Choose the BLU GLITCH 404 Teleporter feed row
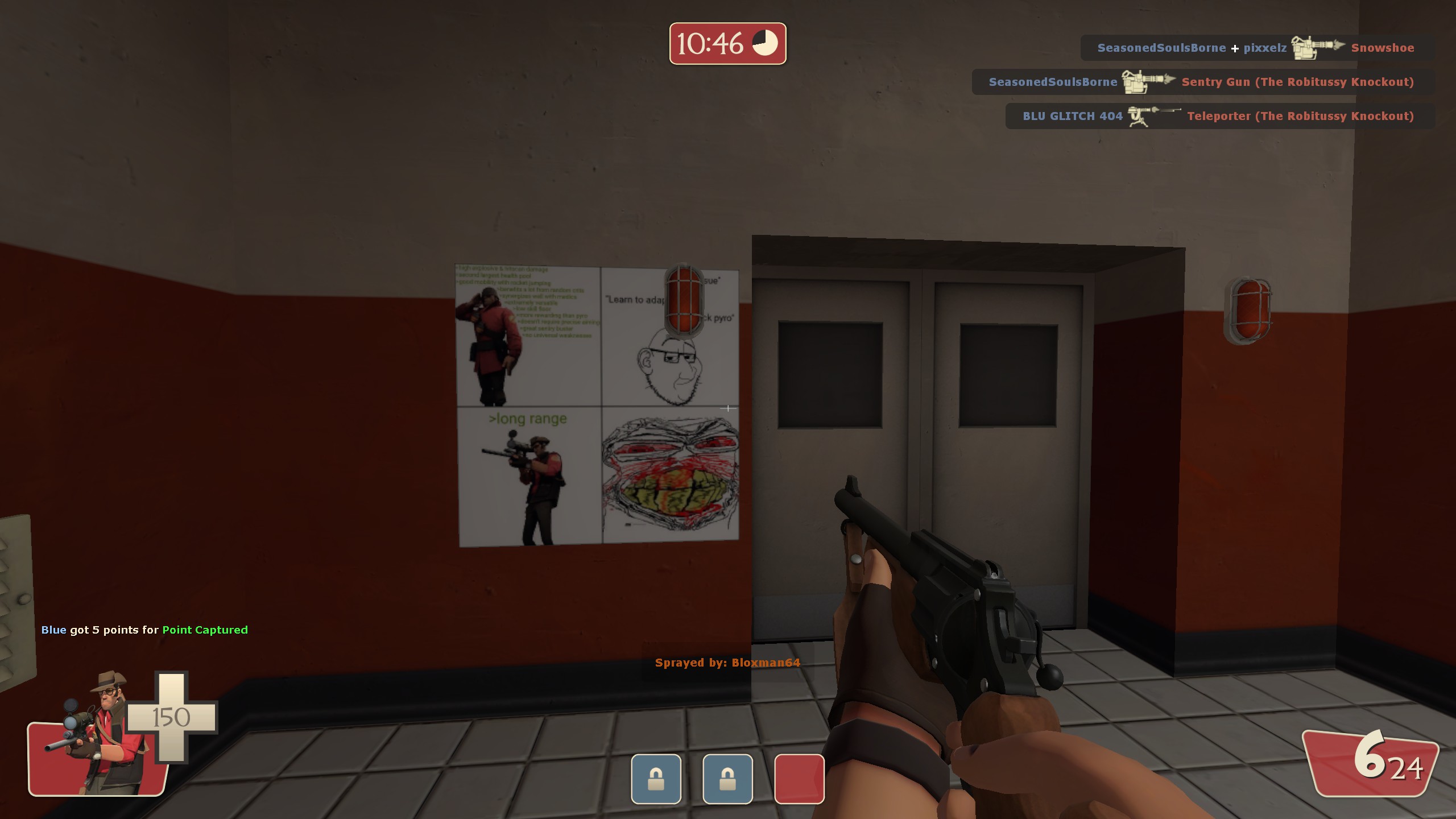Viewport: 1456px width, 819px height. coord(1218,116)
